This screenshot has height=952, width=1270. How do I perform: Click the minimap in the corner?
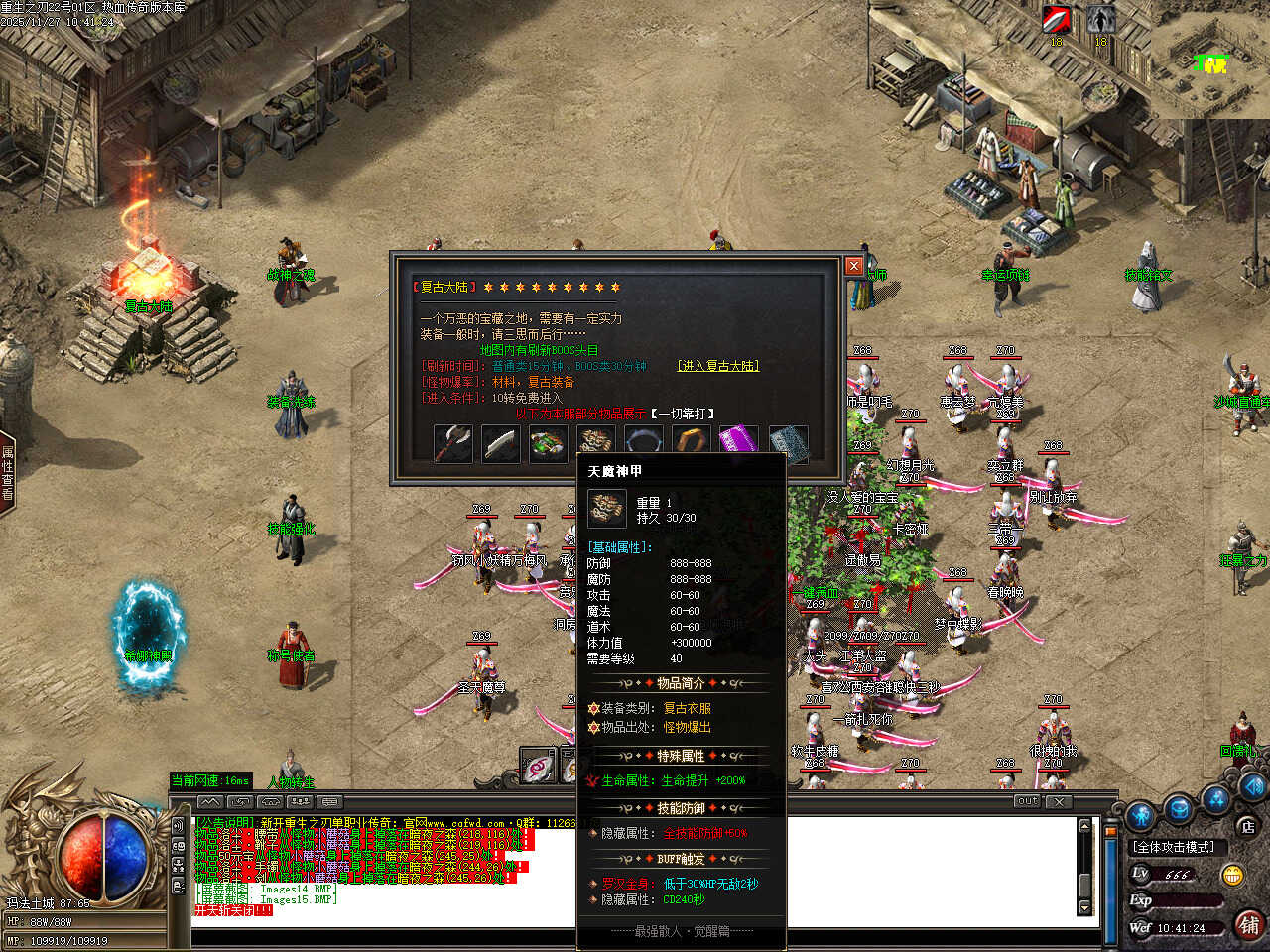click(x=1210, y=59)
